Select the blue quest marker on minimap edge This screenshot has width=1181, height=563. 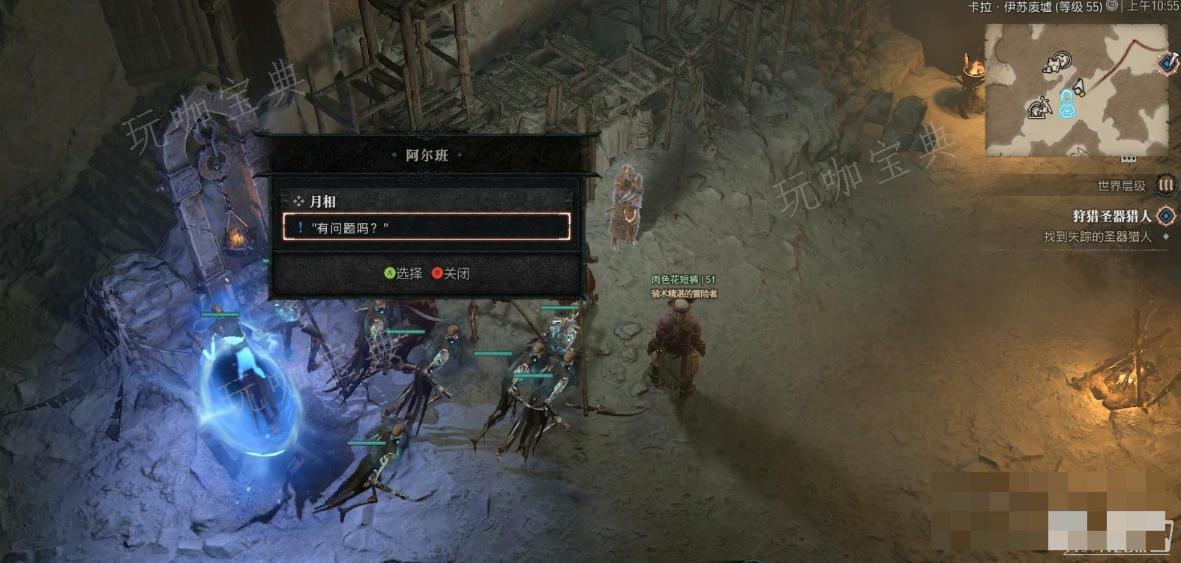1167,63
